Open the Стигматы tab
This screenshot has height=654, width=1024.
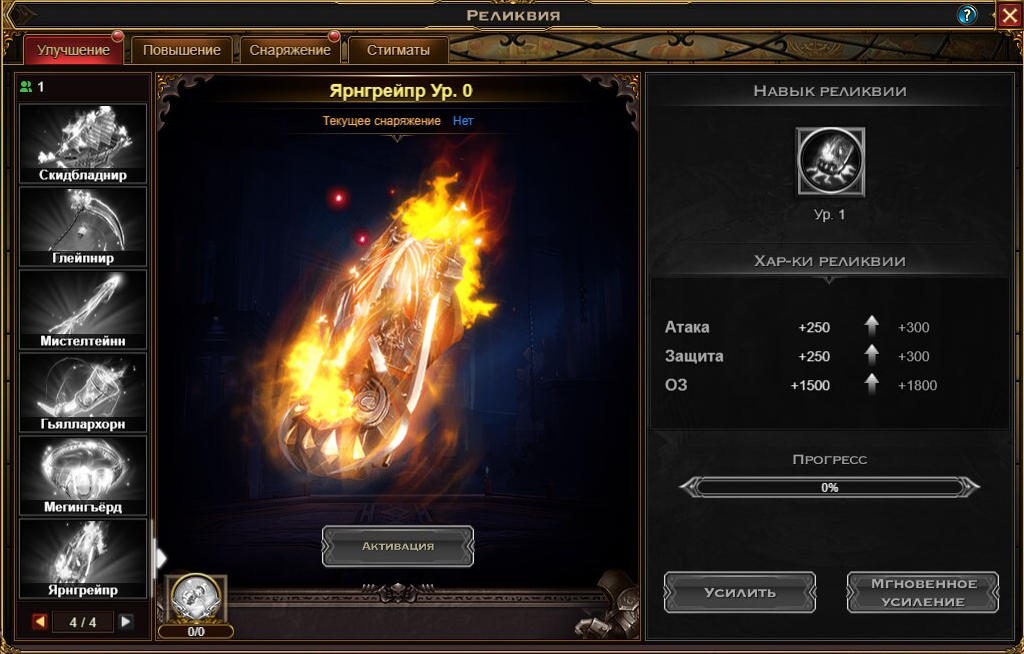pos(398,50)
